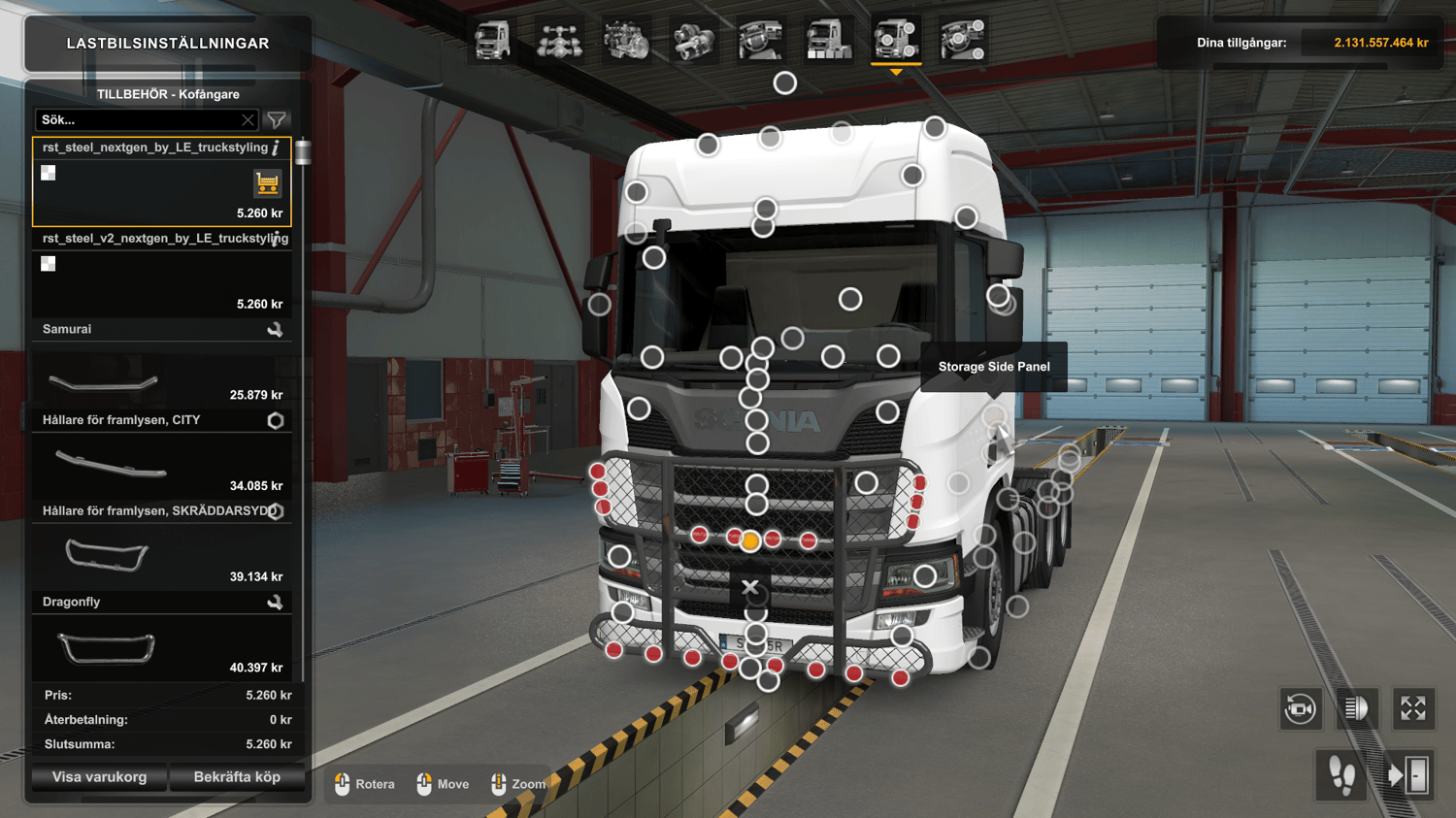
Task: Toggle fullscreen view with arrows icon
Action: [1412, 709]
